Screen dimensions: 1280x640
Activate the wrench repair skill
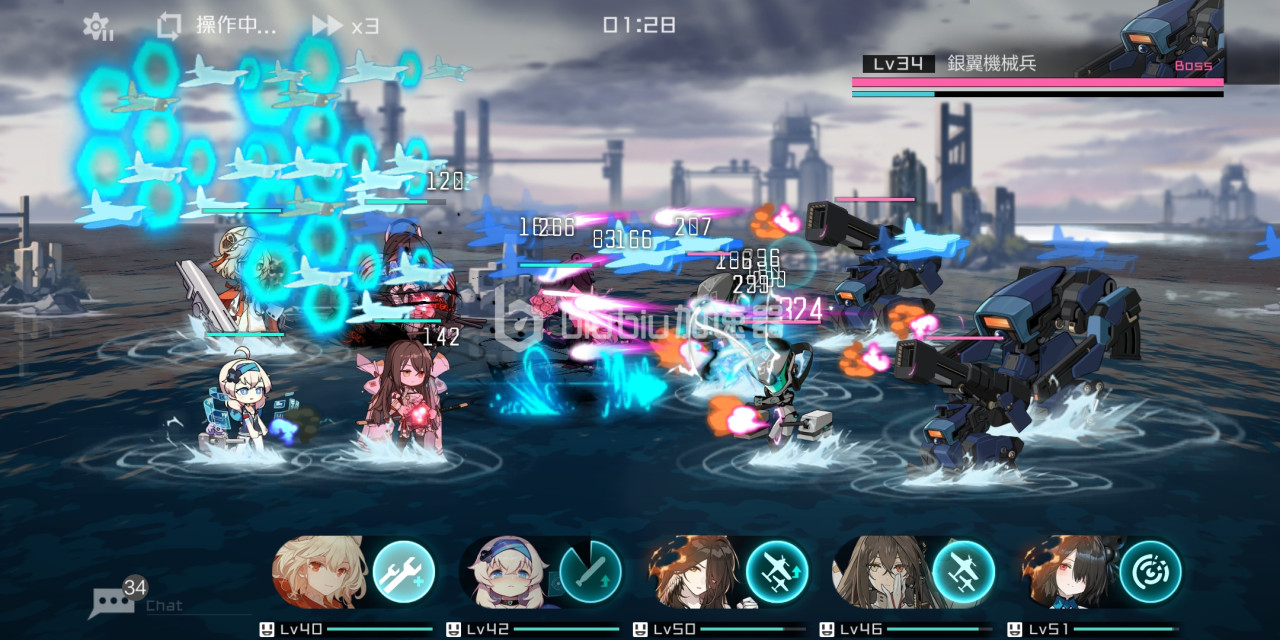pyautogui.click(x=403, y=572)
